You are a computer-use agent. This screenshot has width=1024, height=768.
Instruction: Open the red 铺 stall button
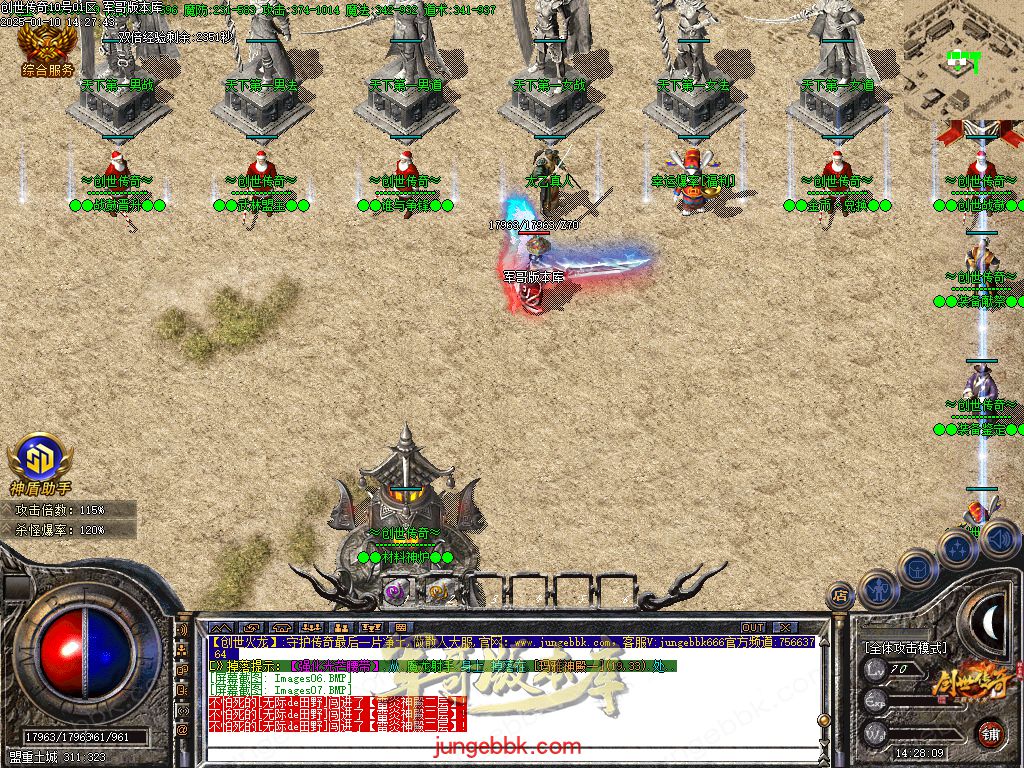click(989, 733)
